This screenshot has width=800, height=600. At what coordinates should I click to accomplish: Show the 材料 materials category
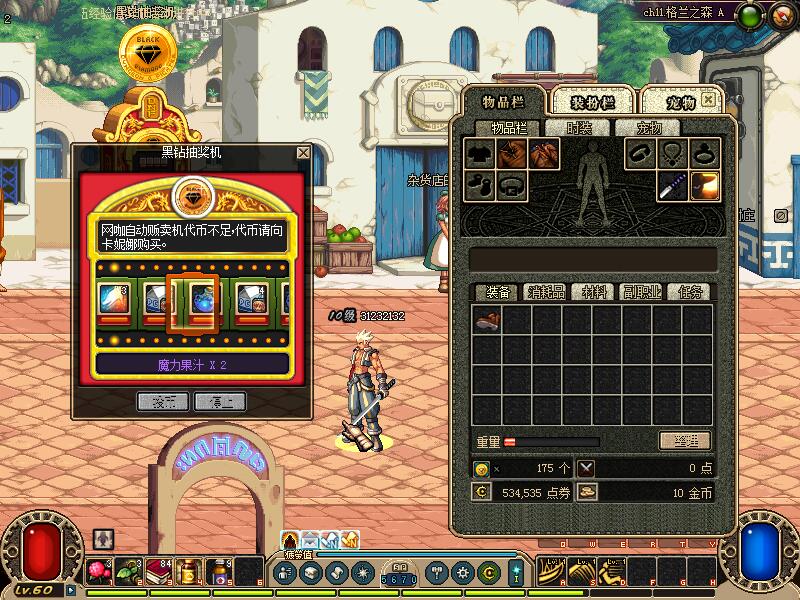pos(594,292)
